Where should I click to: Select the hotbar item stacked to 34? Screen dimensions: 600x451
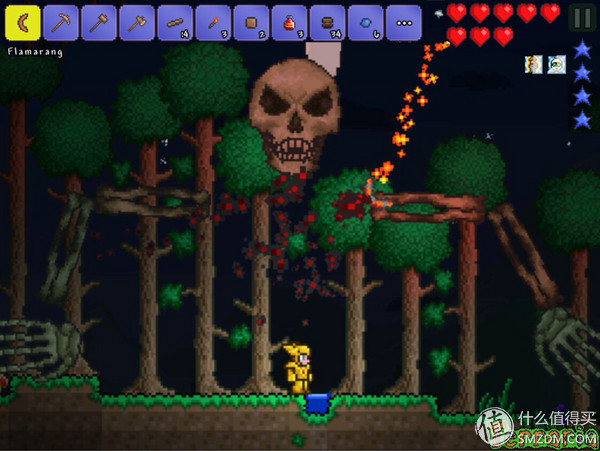(327, 20)
